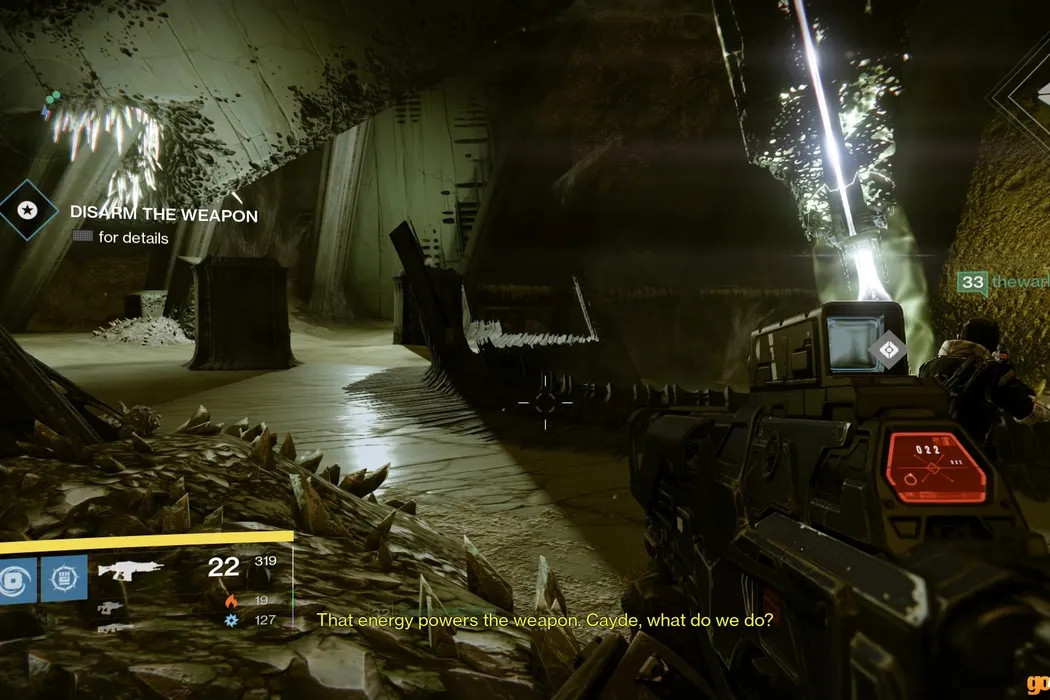Select the equipped primary rifle icon
The height and width of the screenshot is (700, 1050).
130,573
